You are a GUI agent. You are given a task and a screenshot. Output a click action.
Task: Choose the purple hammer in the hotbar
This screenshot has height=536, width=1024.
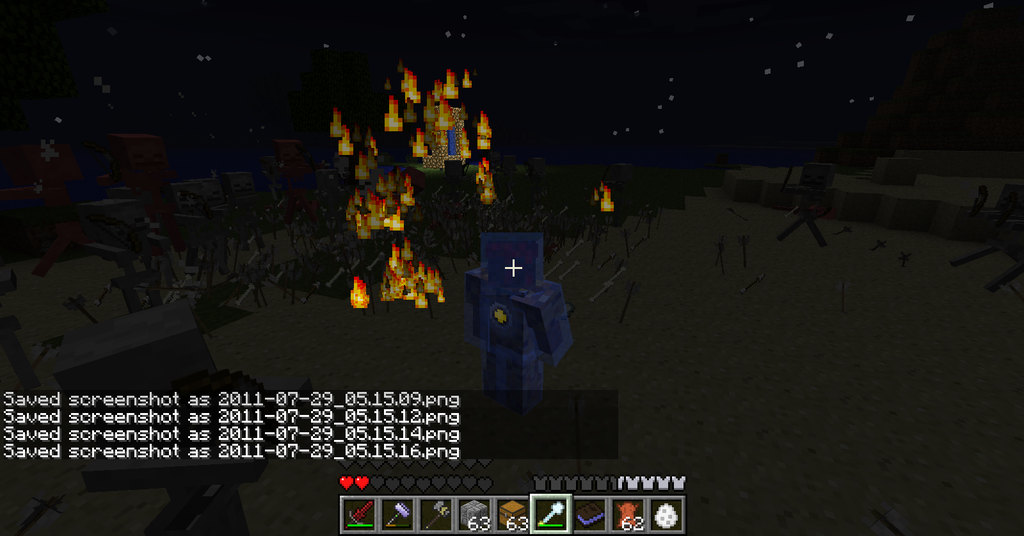[x=397, y=514]
